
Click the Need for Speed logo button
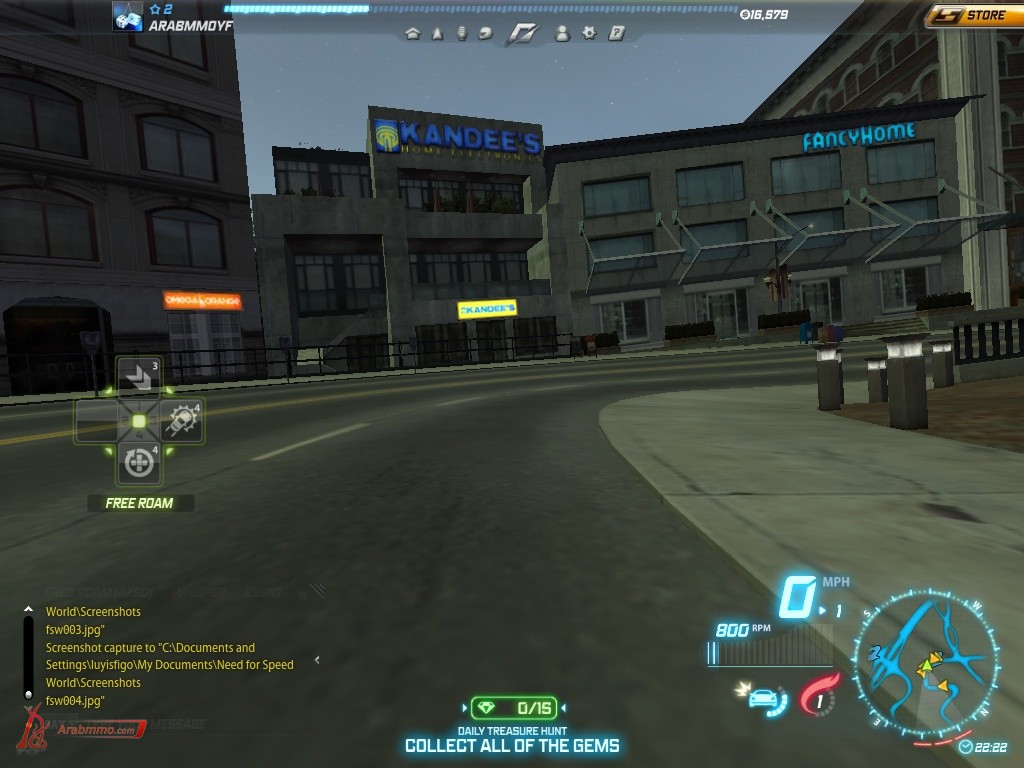pyautogui.click(x=522, y=33)
